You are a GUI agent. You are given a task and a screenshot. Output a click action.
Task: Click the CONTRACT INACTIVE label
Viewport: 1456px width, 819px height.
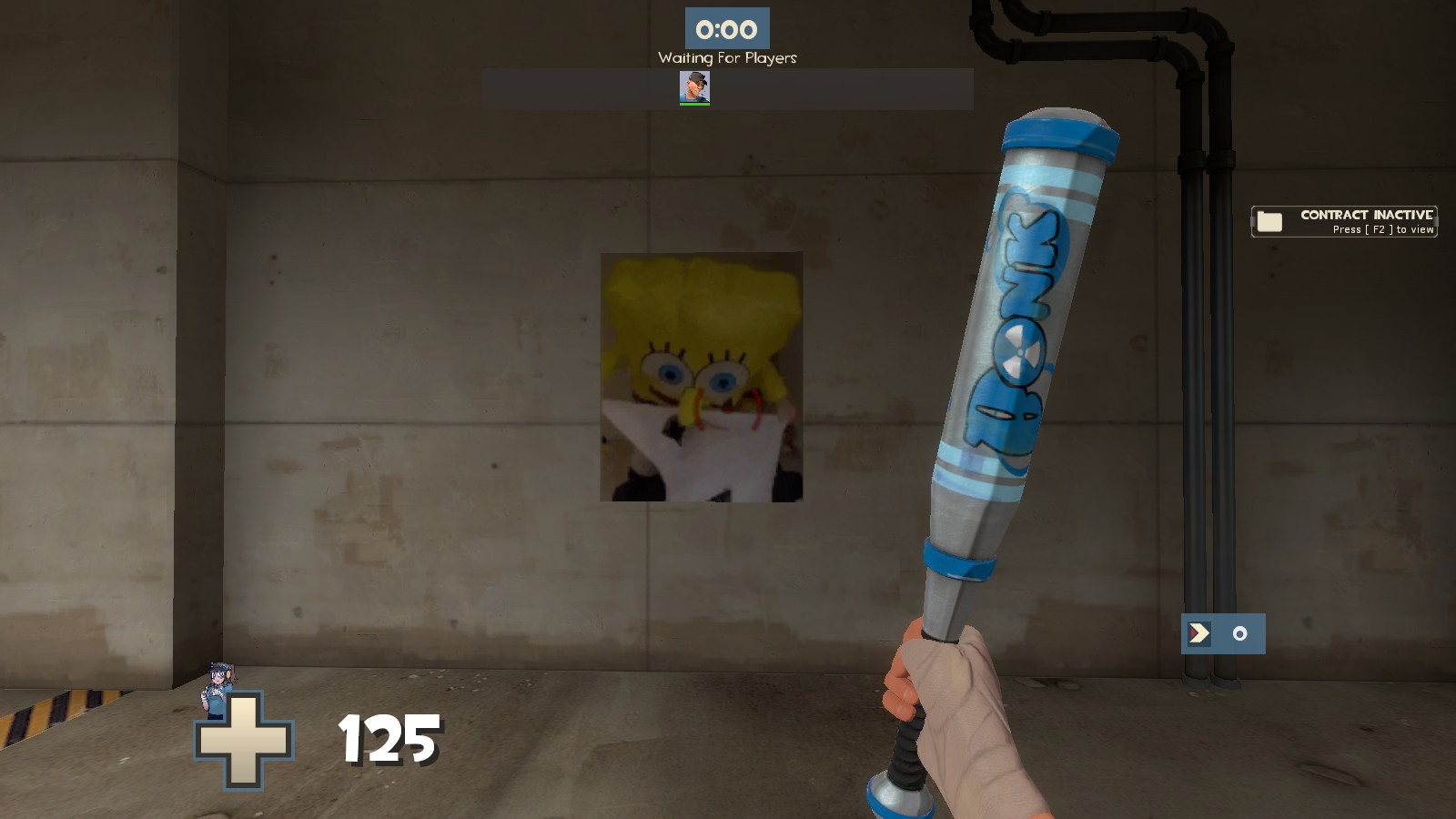[x=1365, y=213]
